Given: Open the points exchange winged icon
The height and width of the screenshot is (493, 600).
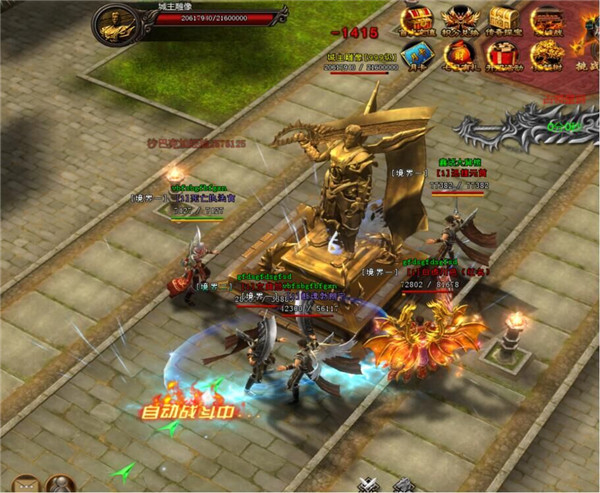Looking at the screenshot, I should pos(459,18).
